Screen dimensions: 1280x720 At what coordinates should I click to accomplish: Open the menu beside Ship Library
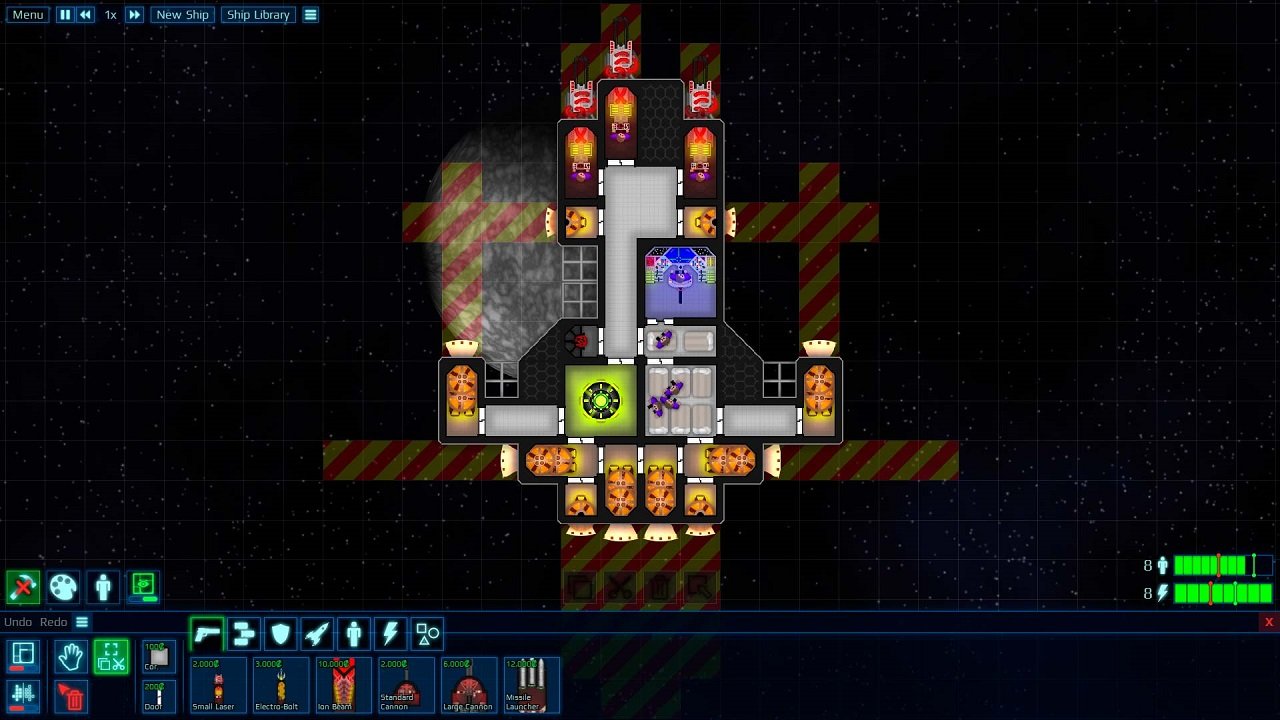coord(310,14)
